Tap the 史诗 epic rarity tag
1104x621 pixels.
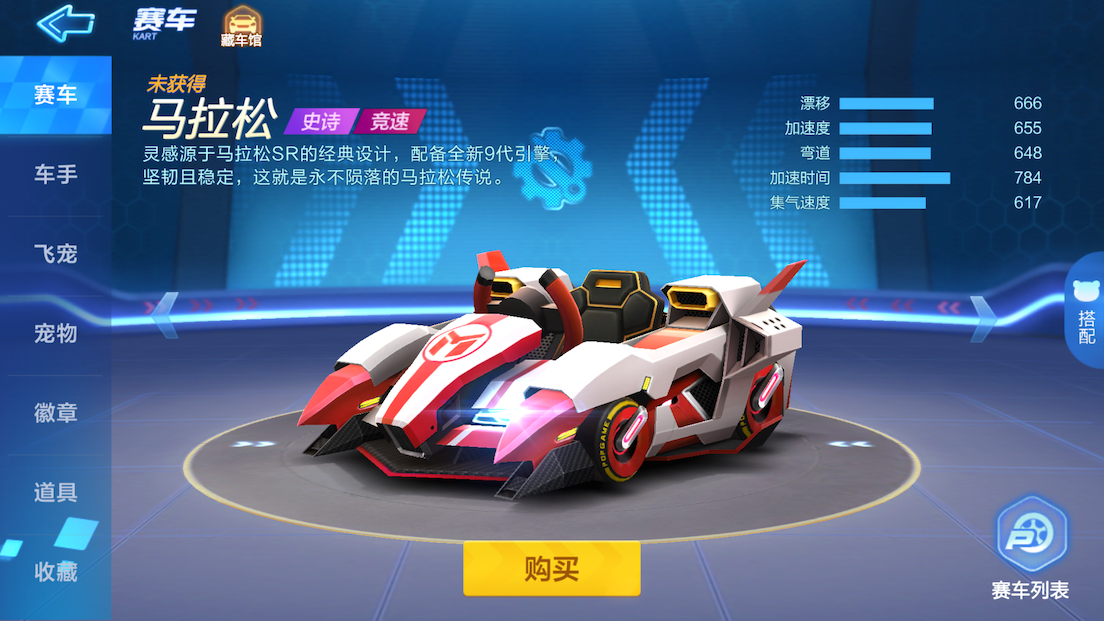pos(320,122)
